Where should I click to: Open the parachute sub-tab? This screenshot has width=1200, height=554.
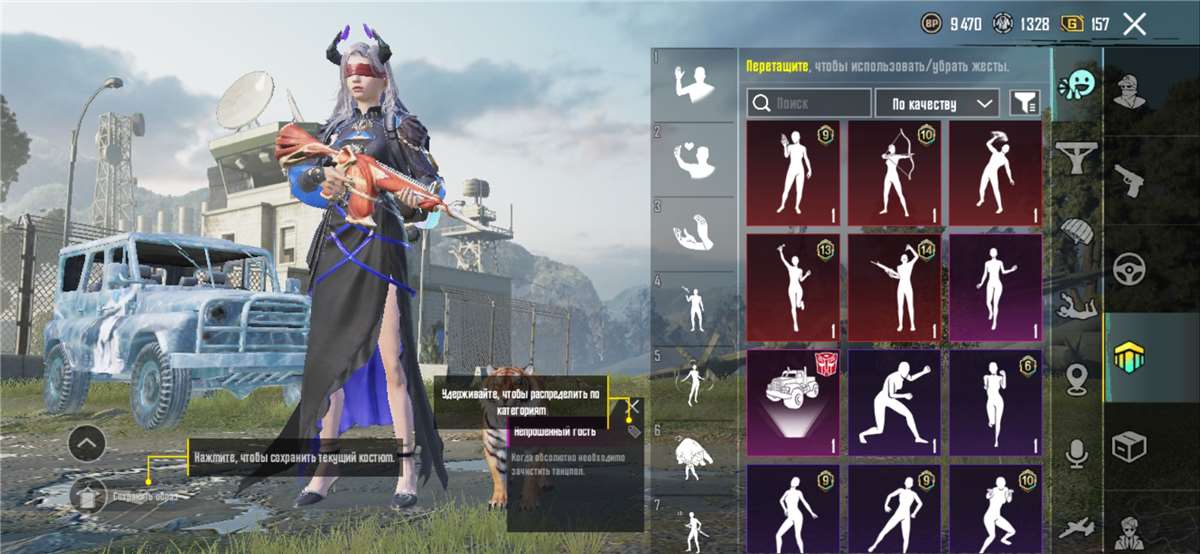click(1077, 233)
